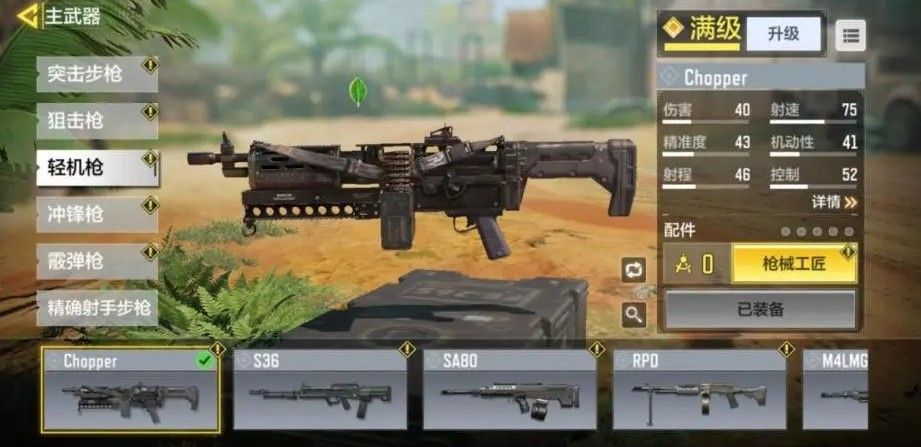
Task: Inspect weapon using the magnifier icon
Action: 634,315
